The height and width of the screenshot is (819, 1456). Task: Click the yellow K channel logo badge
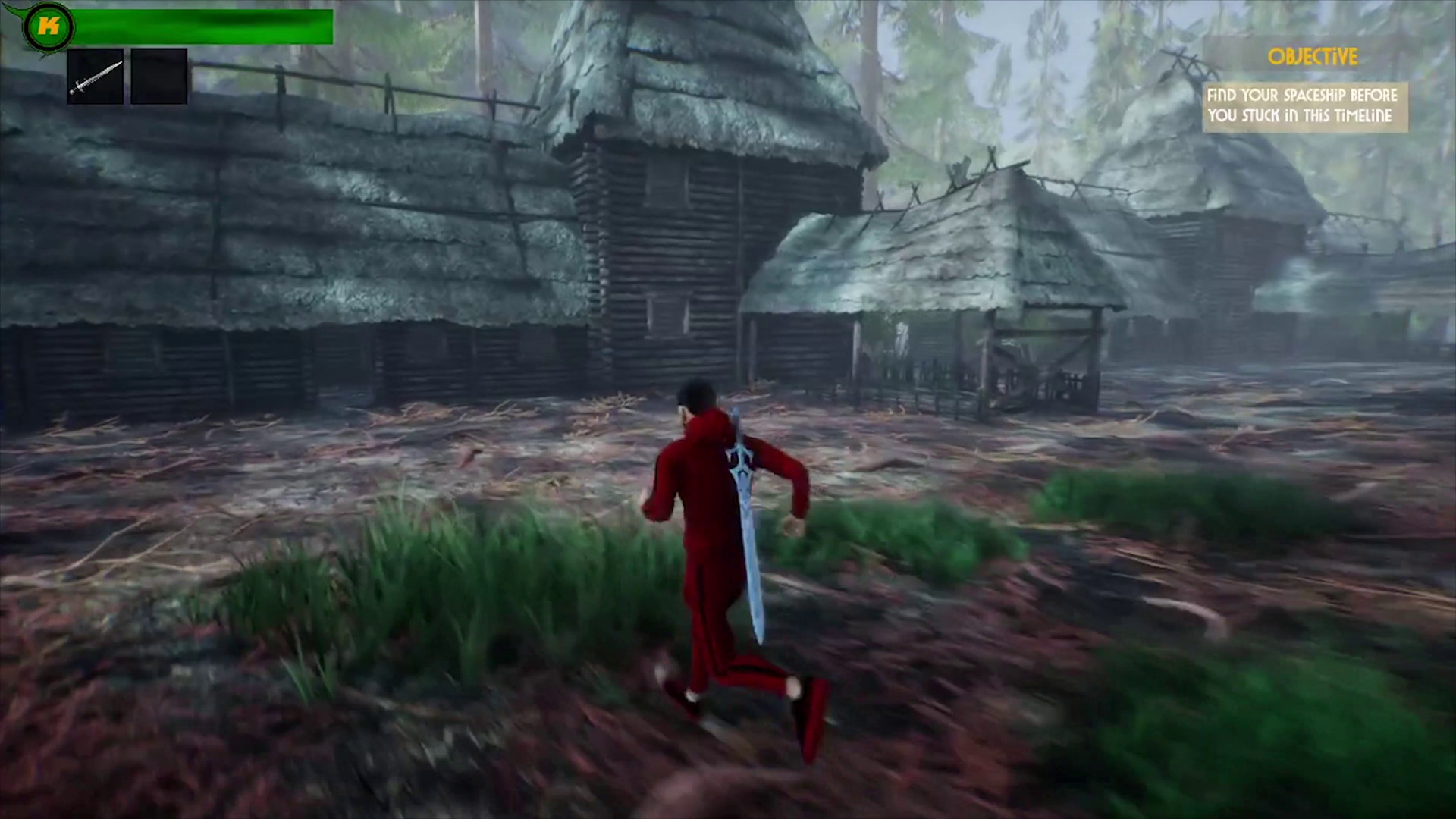tap(47, 27)
